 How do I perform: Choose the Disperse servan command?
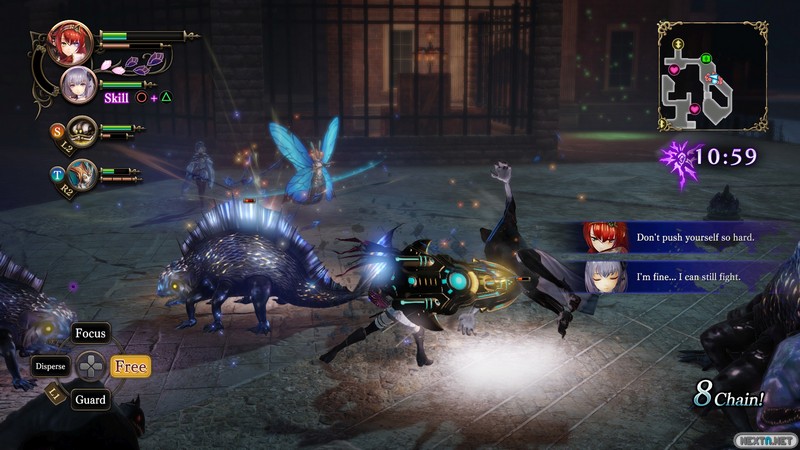50,366
